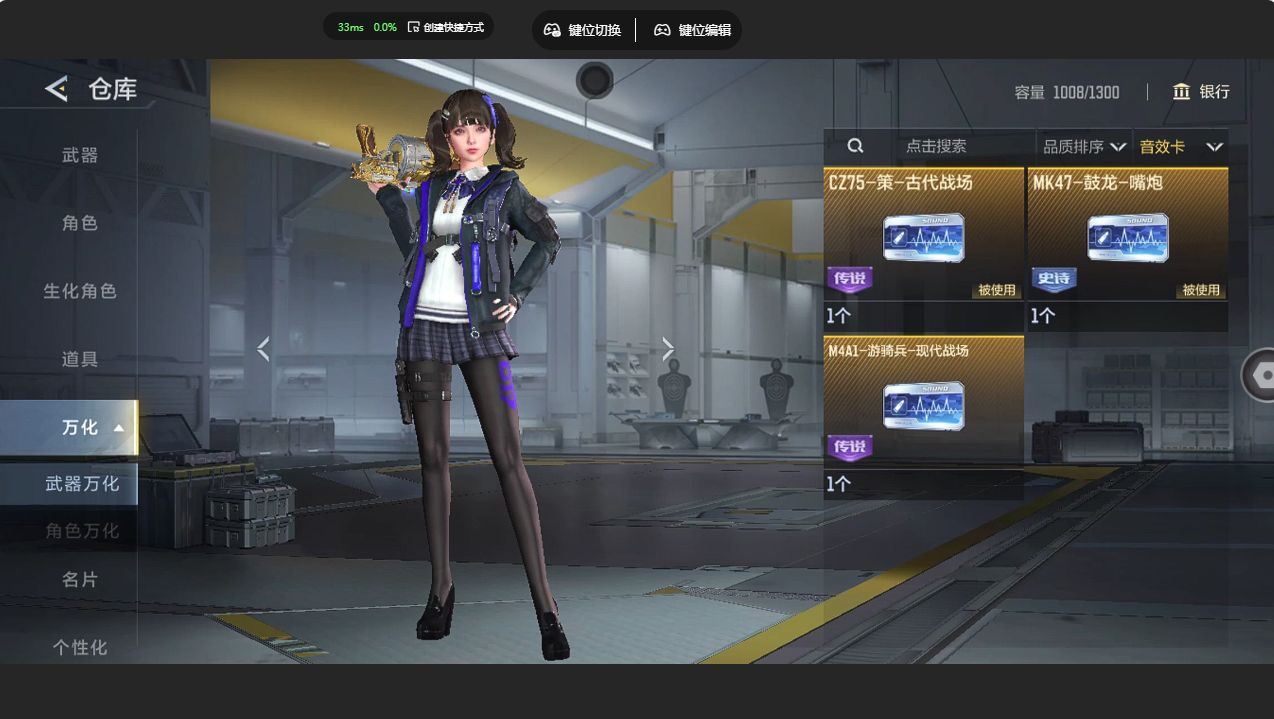Open the 品质排序 sort dropdown
This screenshot has width=1274, height=719.
[1084, 147]
